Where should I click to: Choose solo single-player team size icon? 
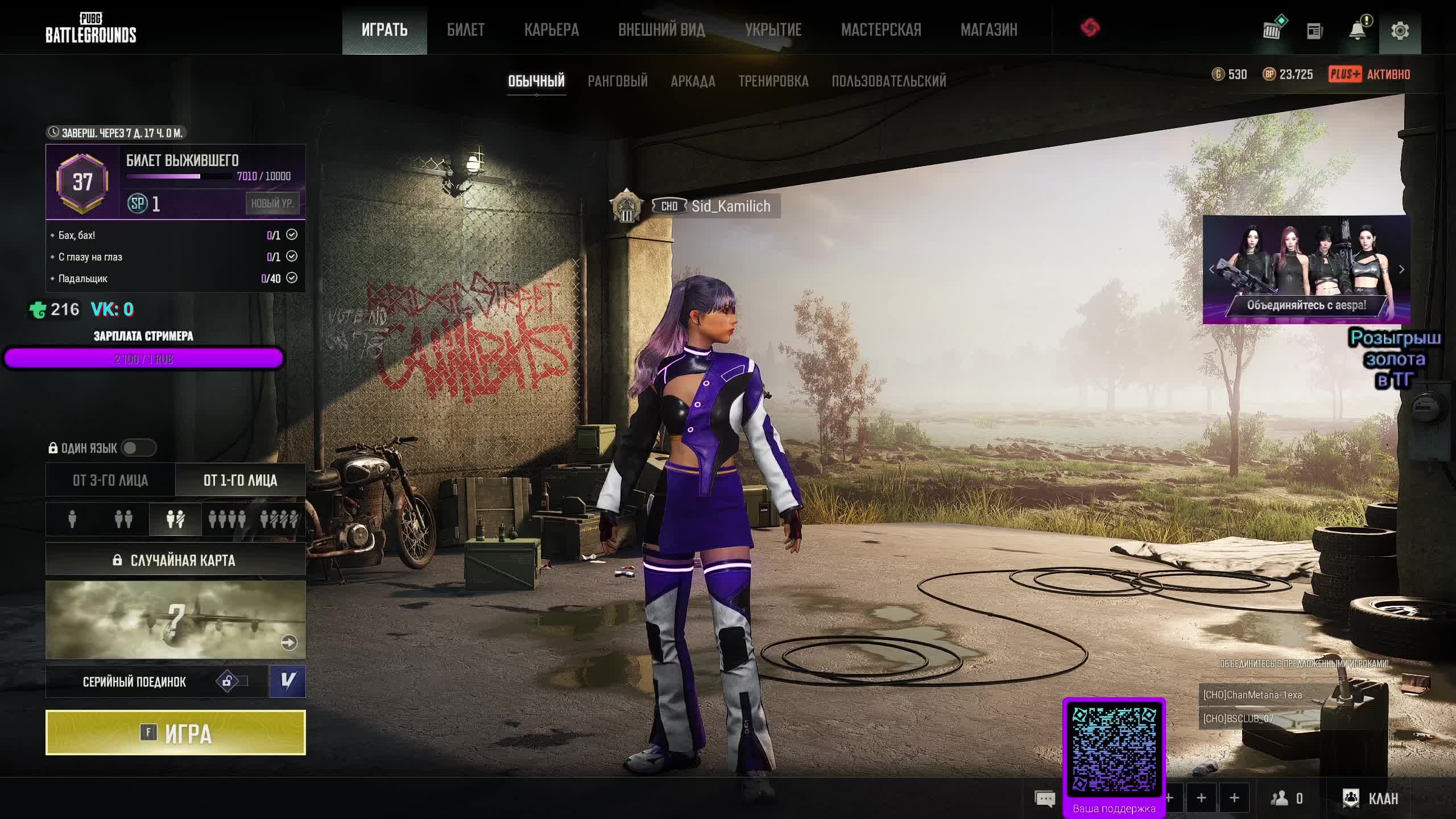click(x=72, y=519)
